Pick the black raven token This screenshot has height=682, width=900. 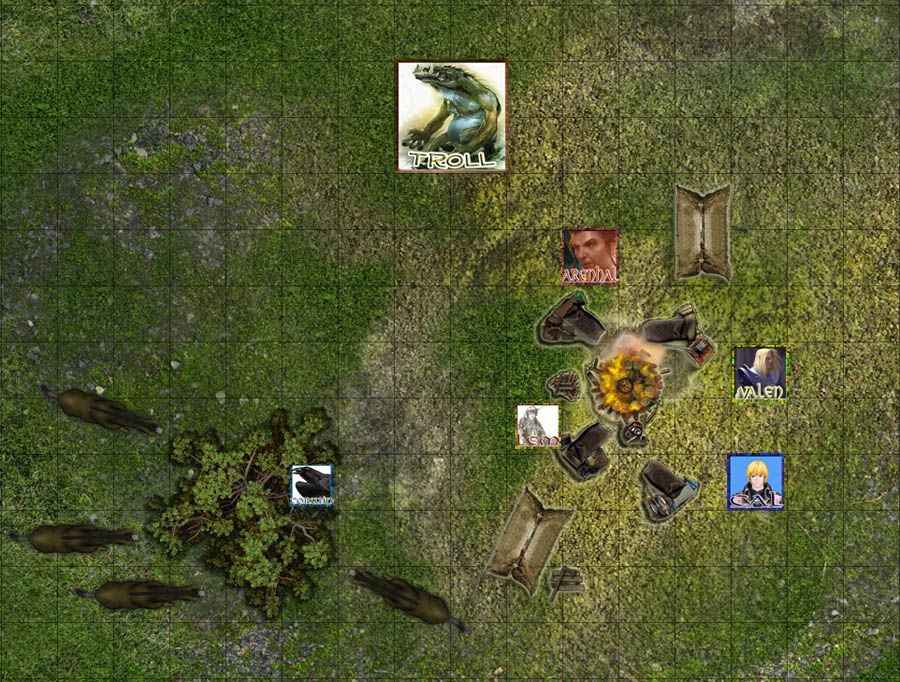pyautogui.click(x=312, y=485)
